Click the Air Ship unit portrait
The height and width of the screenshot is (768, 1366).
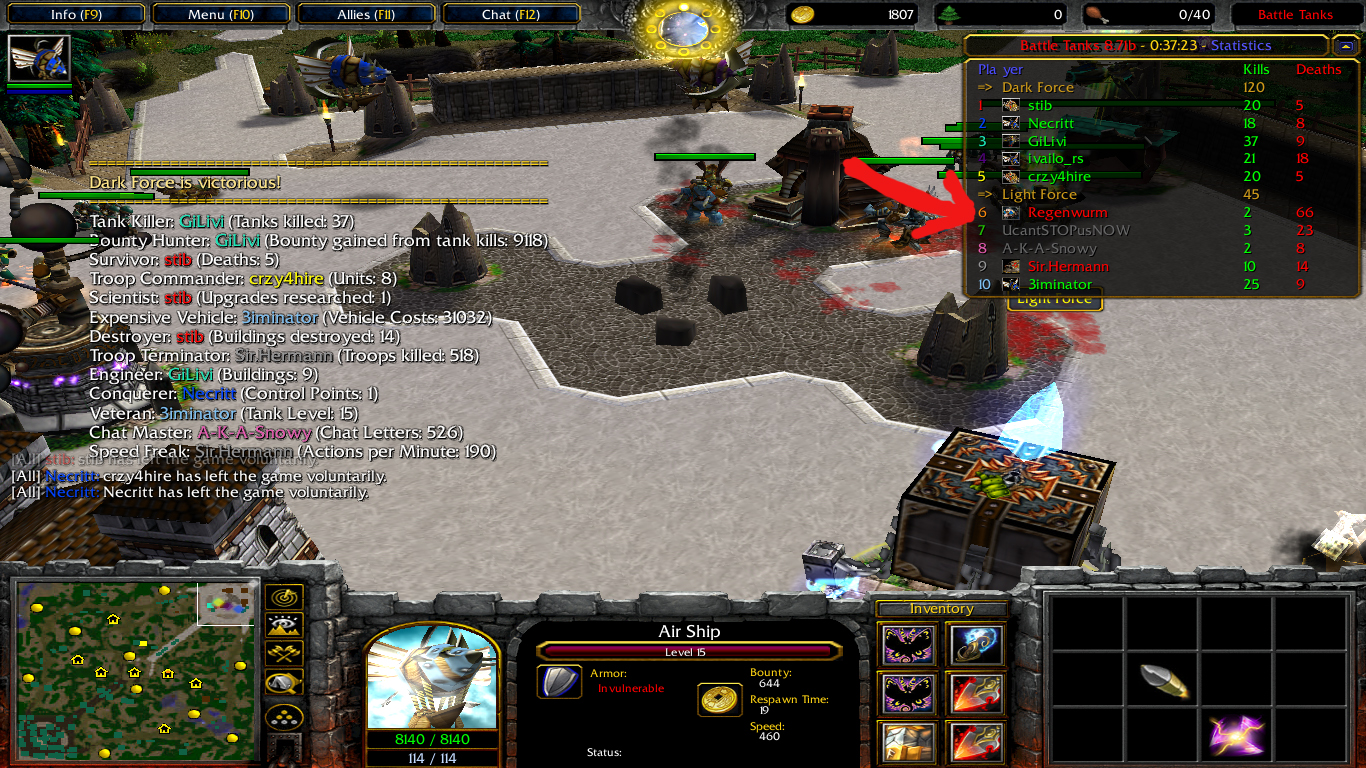click(x=432, y=680)
